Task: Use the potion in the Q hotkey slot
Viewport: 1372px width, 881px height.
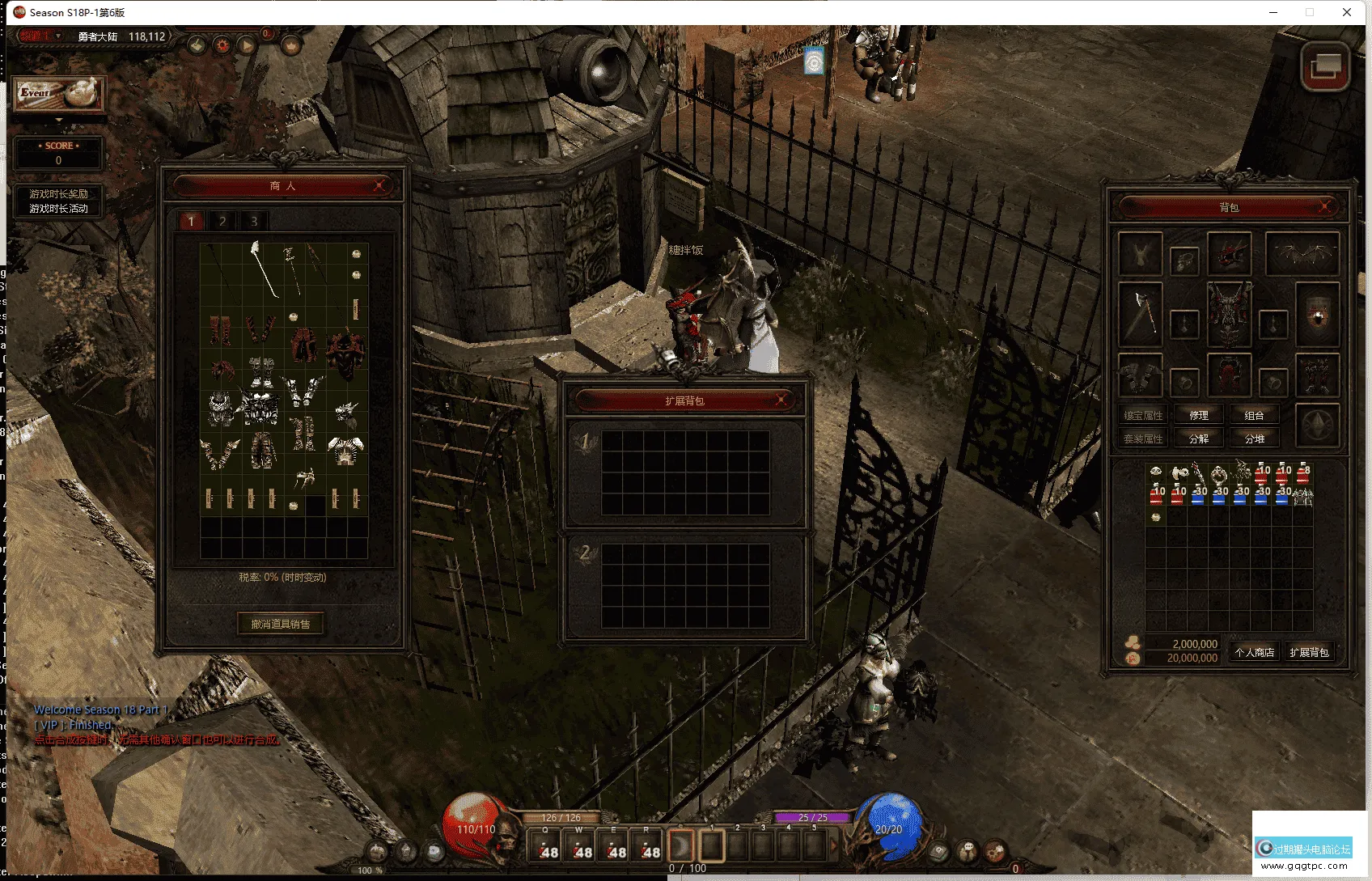Action: pos(546,846)
